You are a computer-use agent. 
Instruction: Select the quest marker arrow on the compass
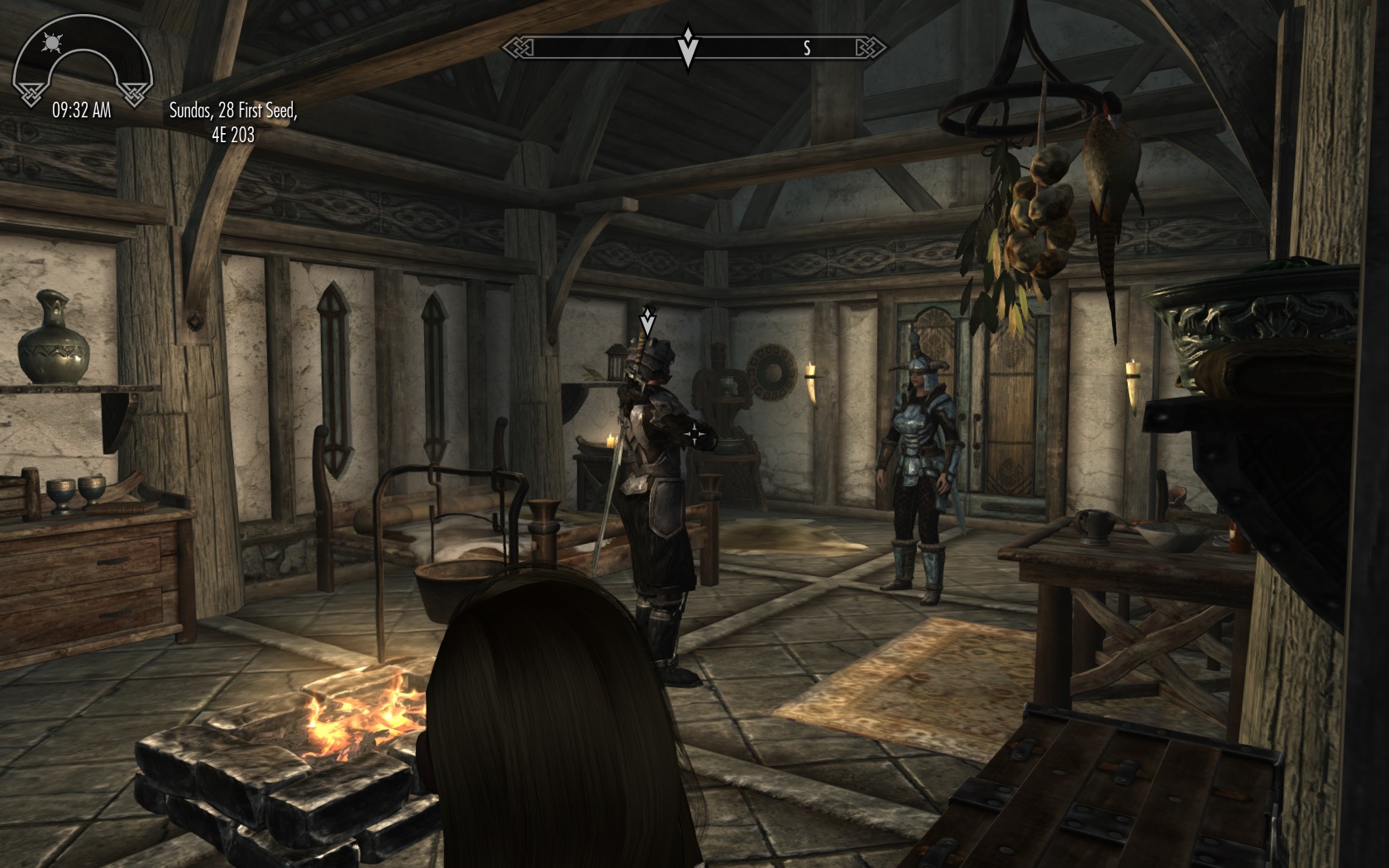point(687,46)
